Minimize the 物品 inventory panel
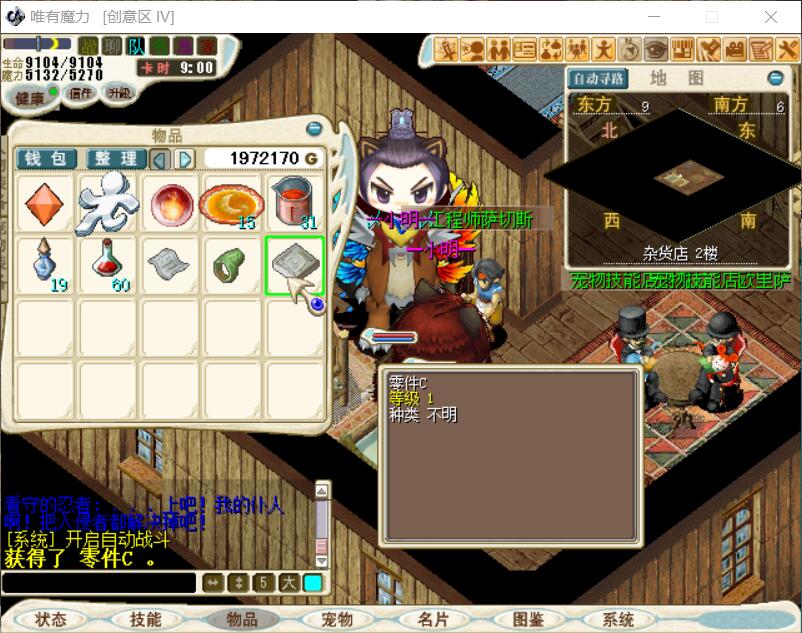This screenshot has width=802, height=633. 314,129
